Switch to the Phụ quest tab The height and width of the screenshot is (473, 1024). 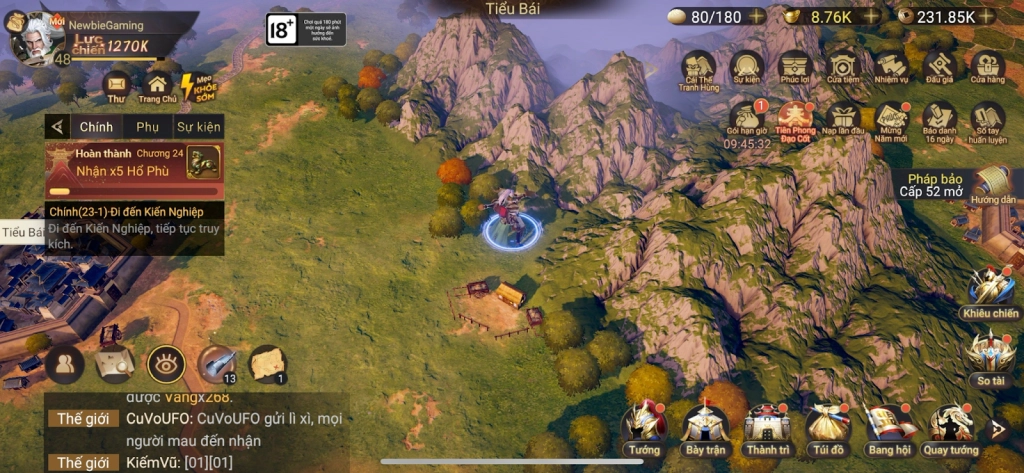pyautogui.click(x=148, y=127)
